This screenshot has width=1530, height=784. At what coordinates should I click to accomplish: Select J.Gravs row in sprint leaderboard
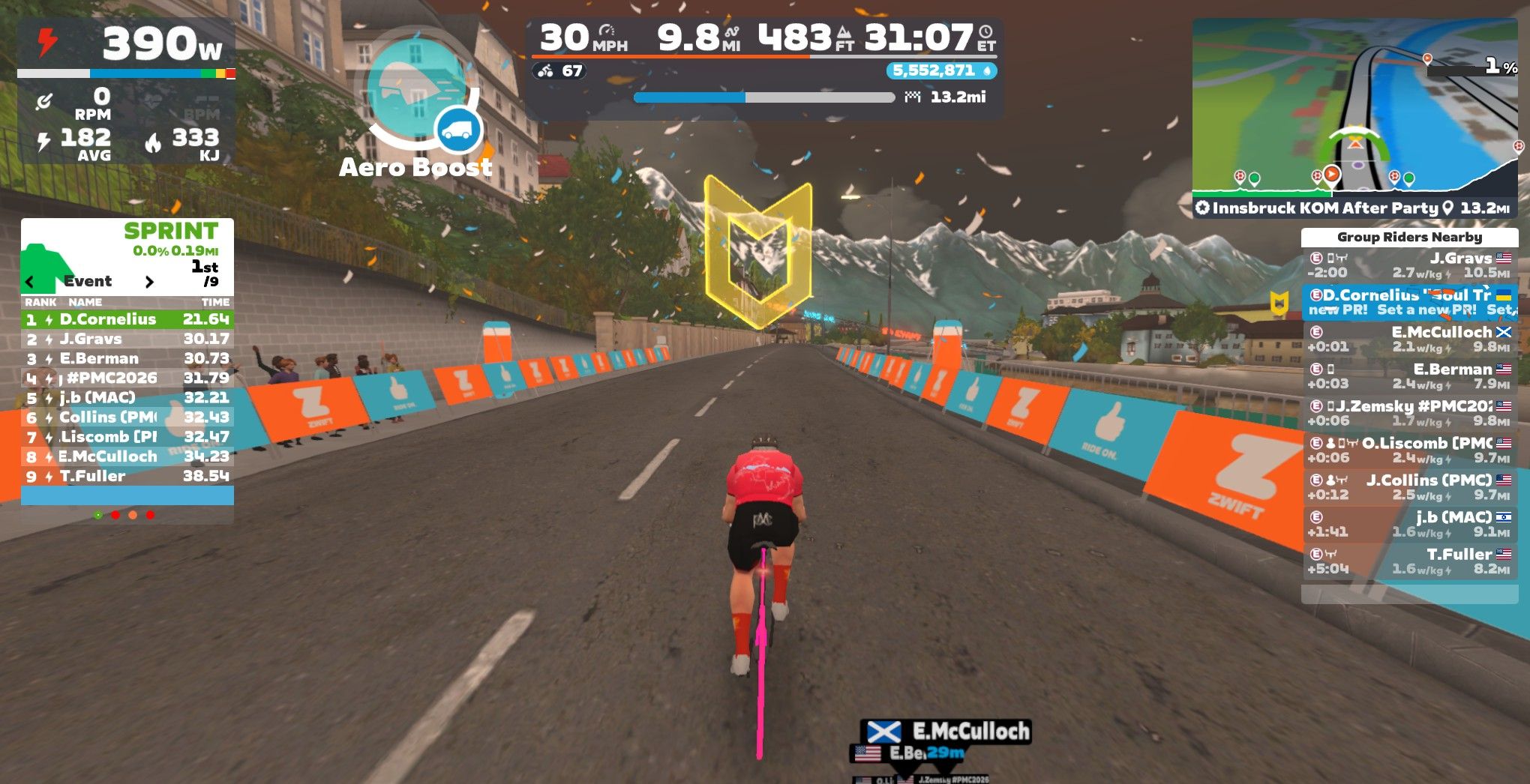pos(127,339)
